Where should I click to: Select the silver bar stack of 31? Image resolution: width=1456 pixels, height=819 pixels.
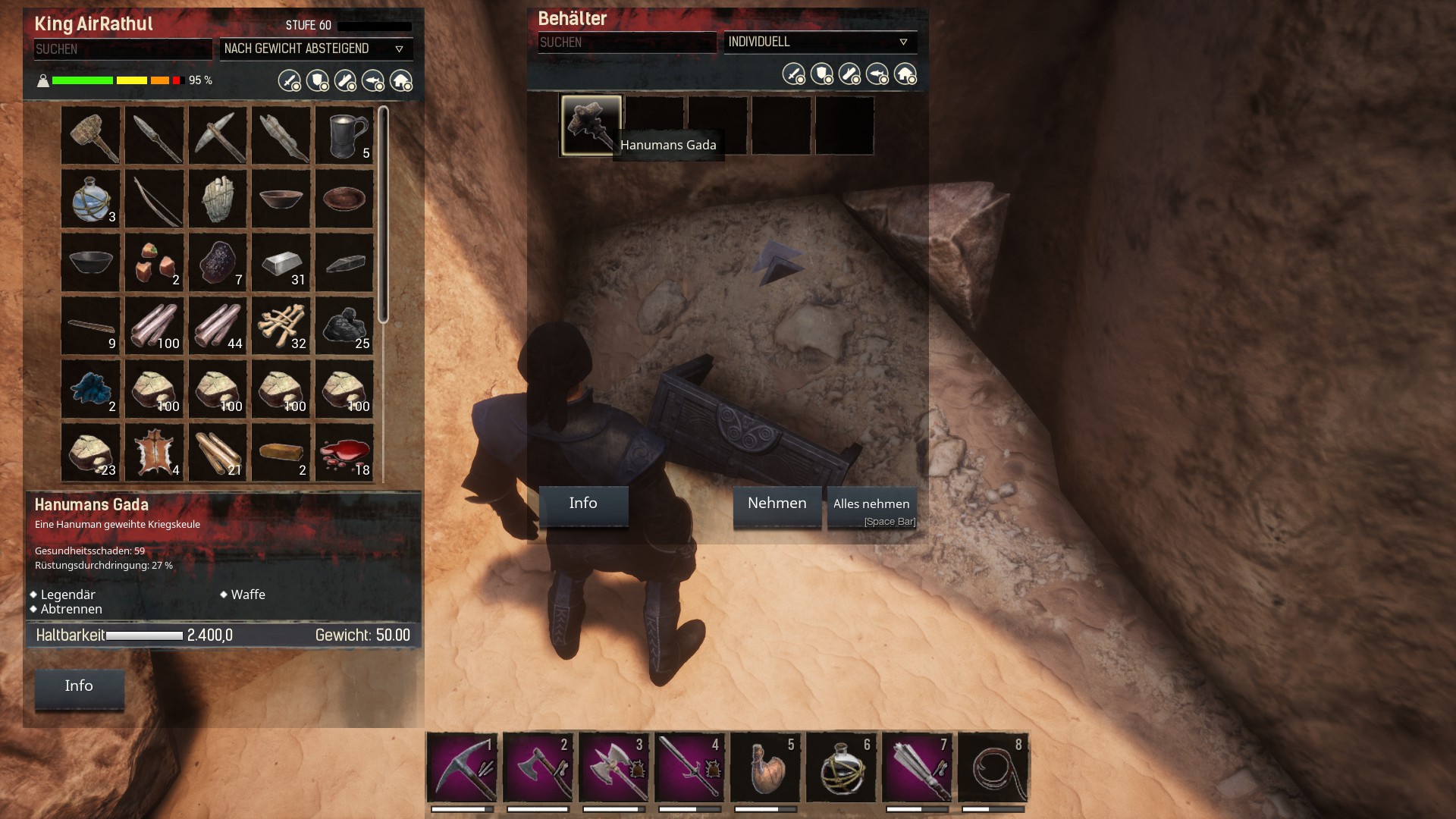[x=281, y=262]
